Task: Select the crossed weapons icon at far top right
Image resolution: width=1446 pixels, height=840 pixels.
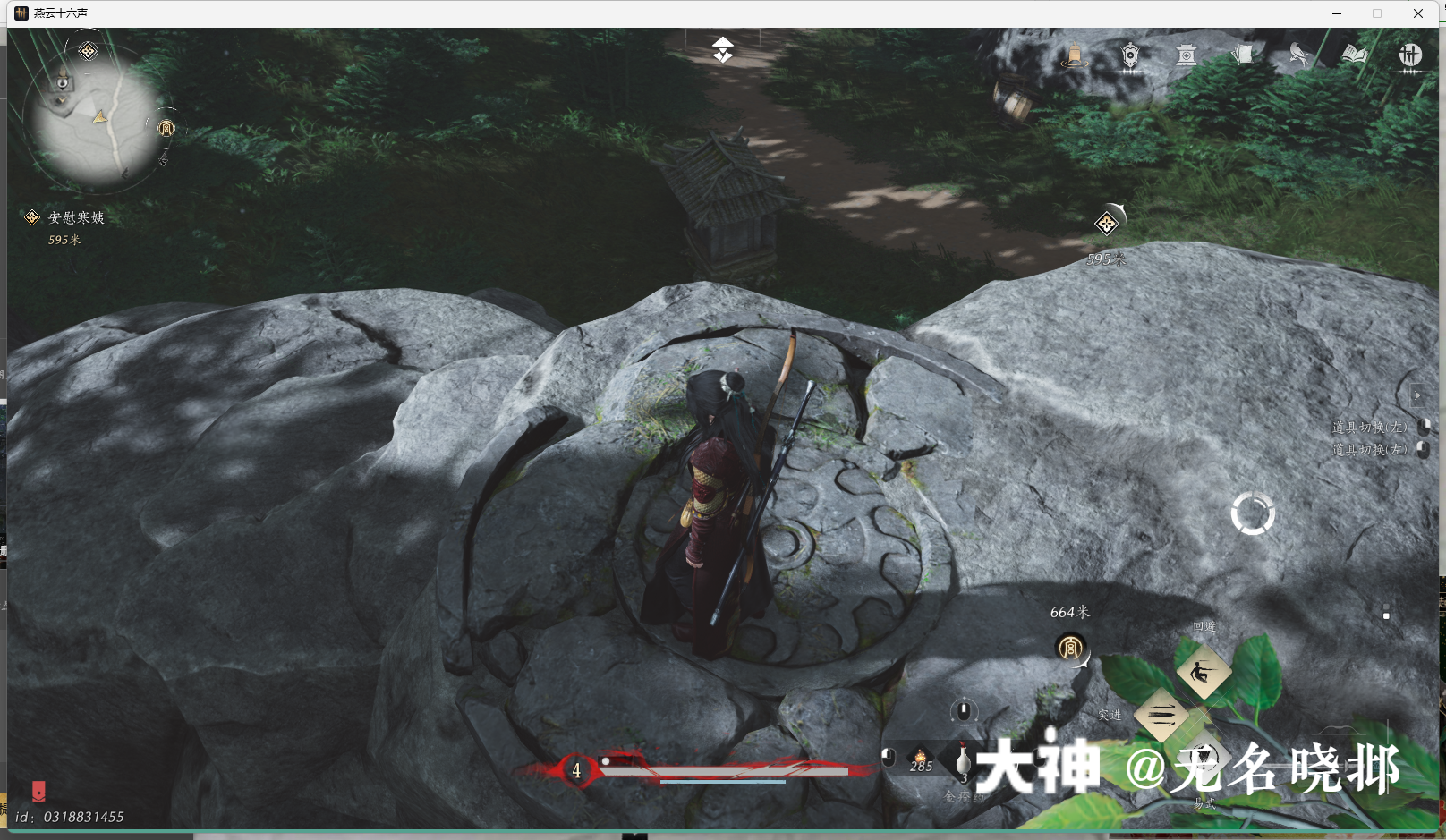Action: click(x=1409, y=55)
